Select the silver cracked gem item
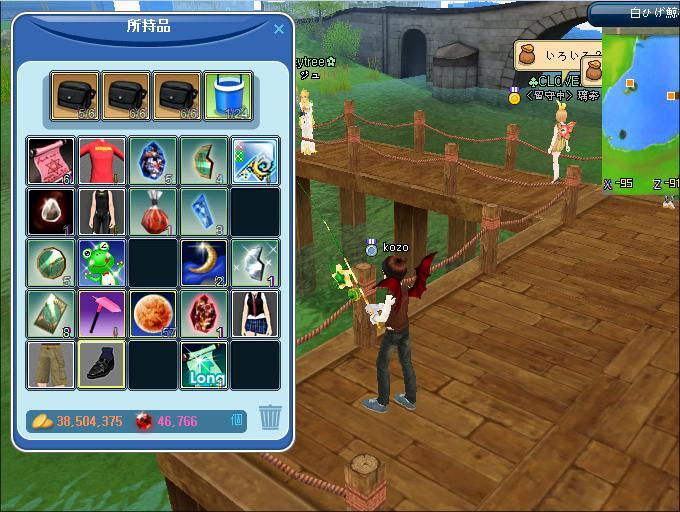This screenshot has width=680, height=512. click(255, 263)
